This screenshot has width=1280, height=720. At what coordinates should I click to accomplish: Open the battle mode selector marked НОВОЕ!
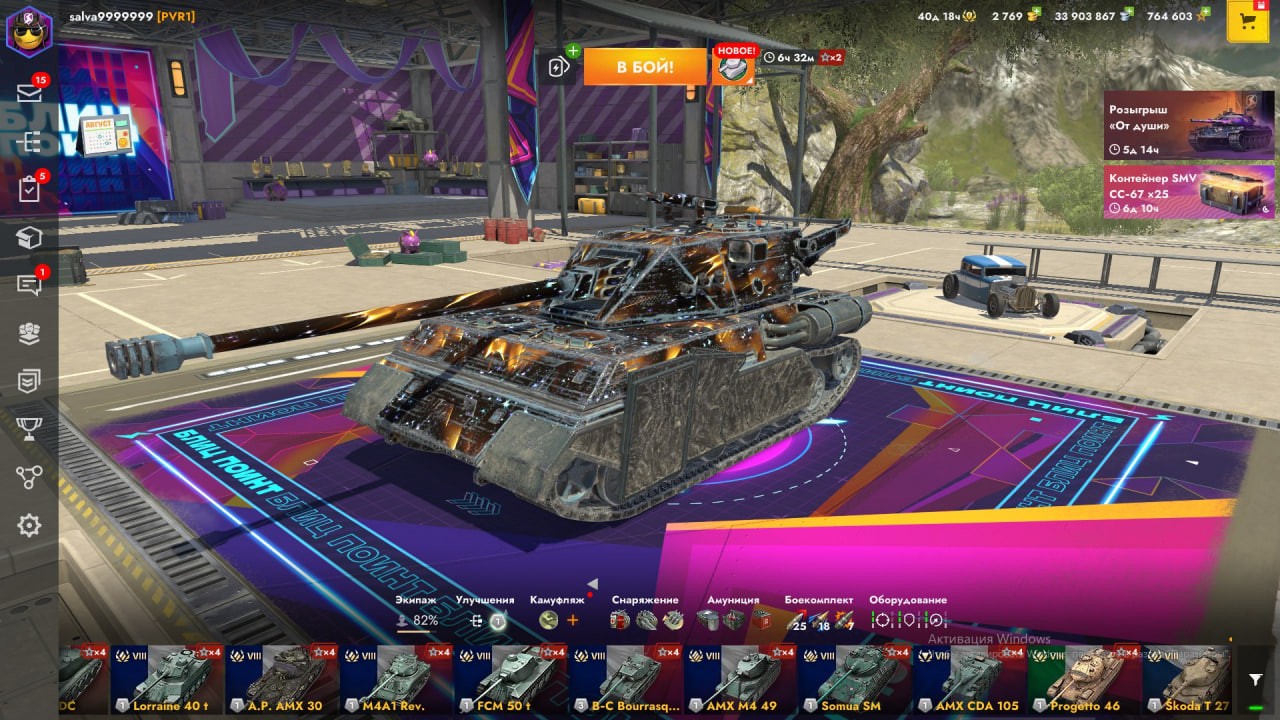tap(734, 67)
